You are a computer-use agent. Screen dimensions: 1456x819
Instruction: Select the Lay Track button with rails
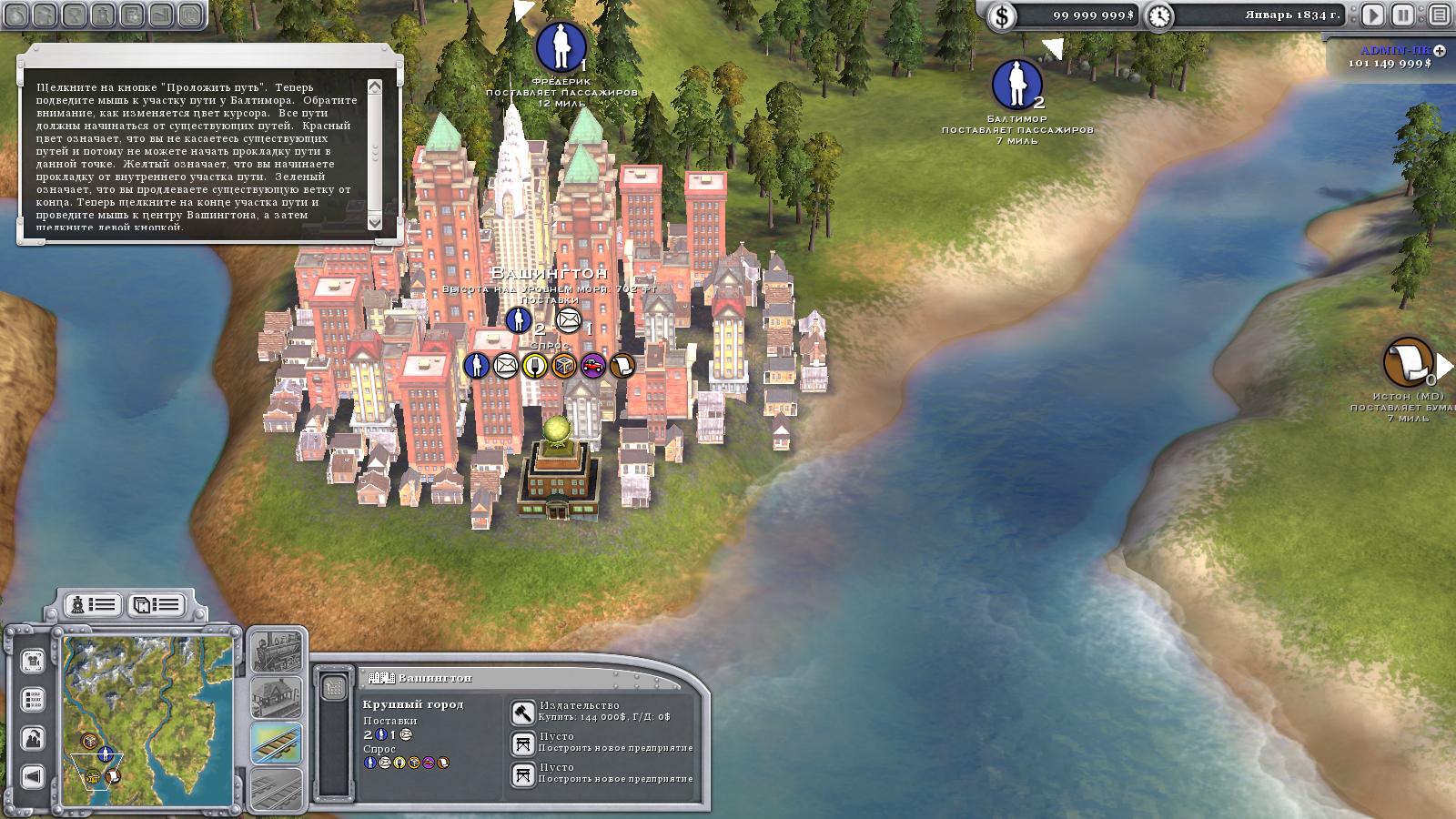[276, 743]
